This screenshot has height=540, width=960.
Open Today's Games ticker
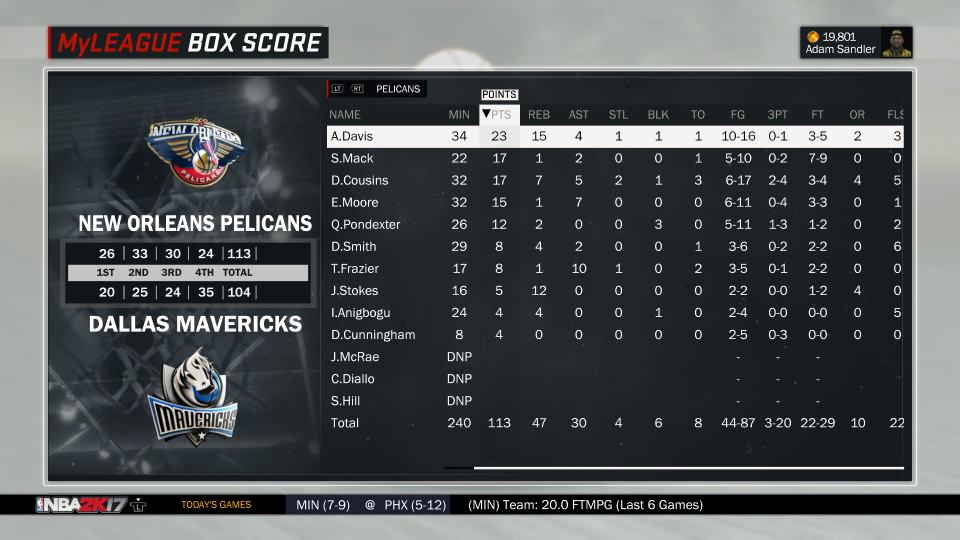(x=216, y=505)
